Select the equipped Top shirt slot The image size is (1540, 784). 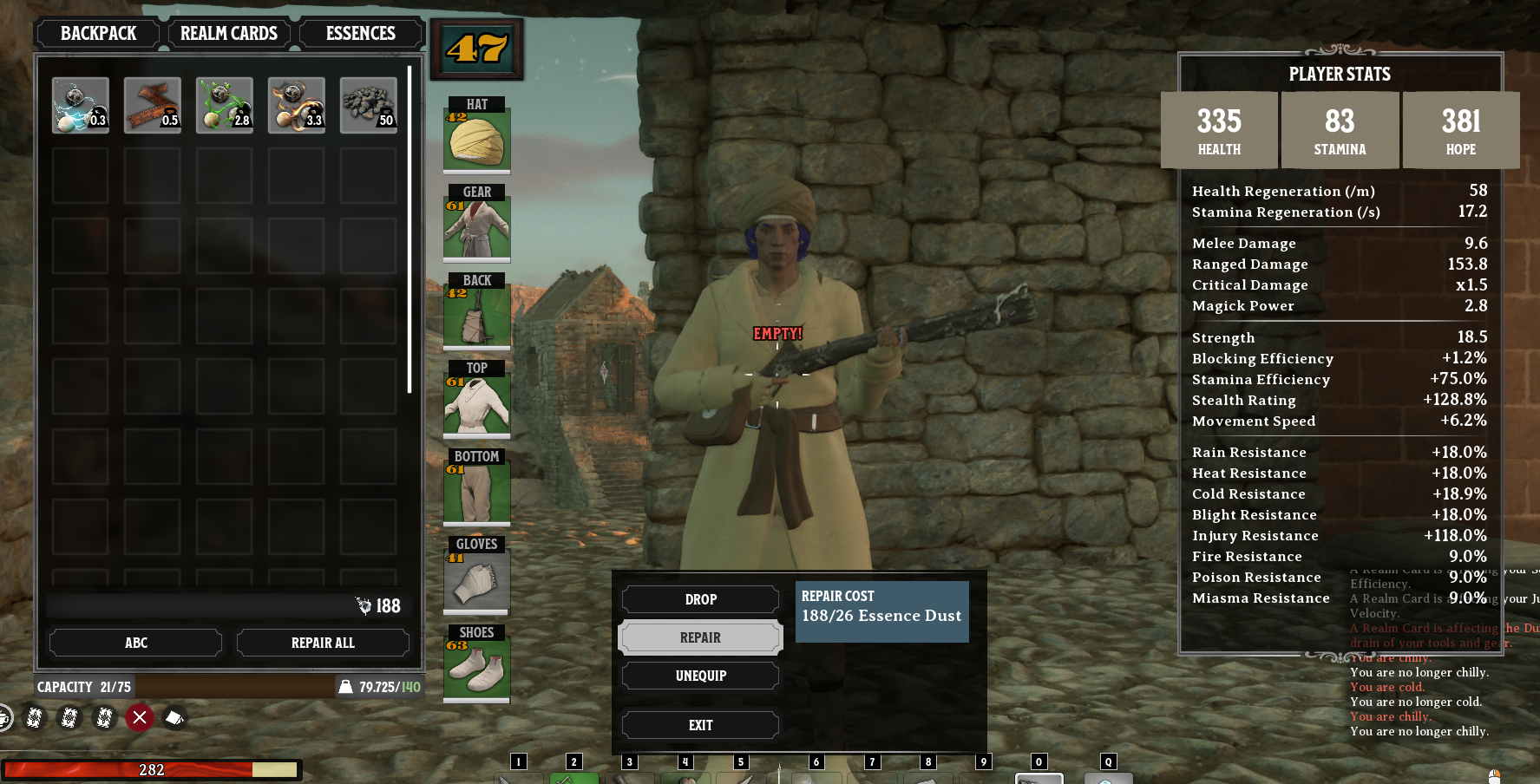[x=476, y=403]
